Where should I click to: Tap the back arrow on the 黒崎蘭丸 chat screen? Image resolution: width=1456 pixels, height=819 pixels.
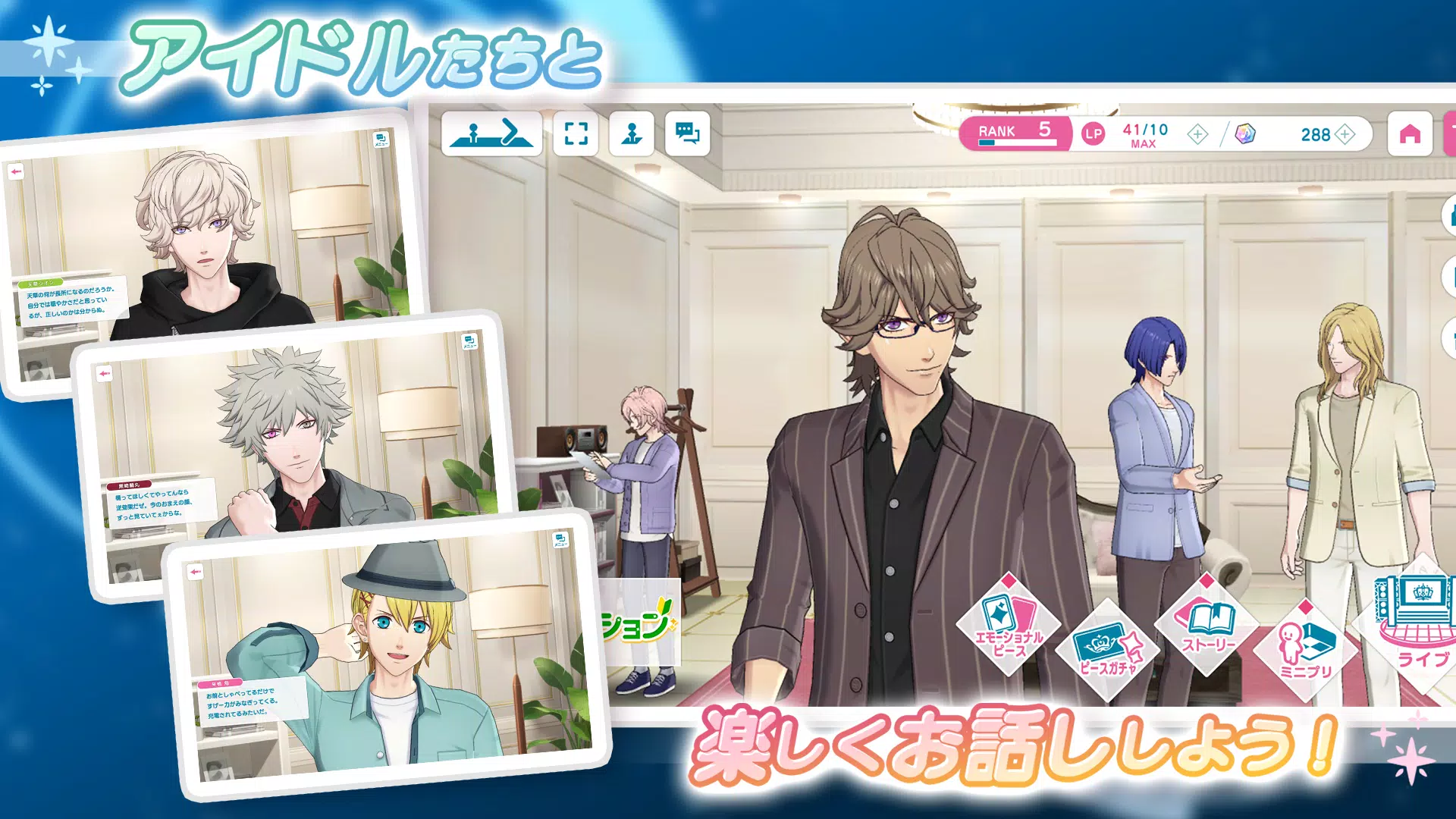point(106,372)
